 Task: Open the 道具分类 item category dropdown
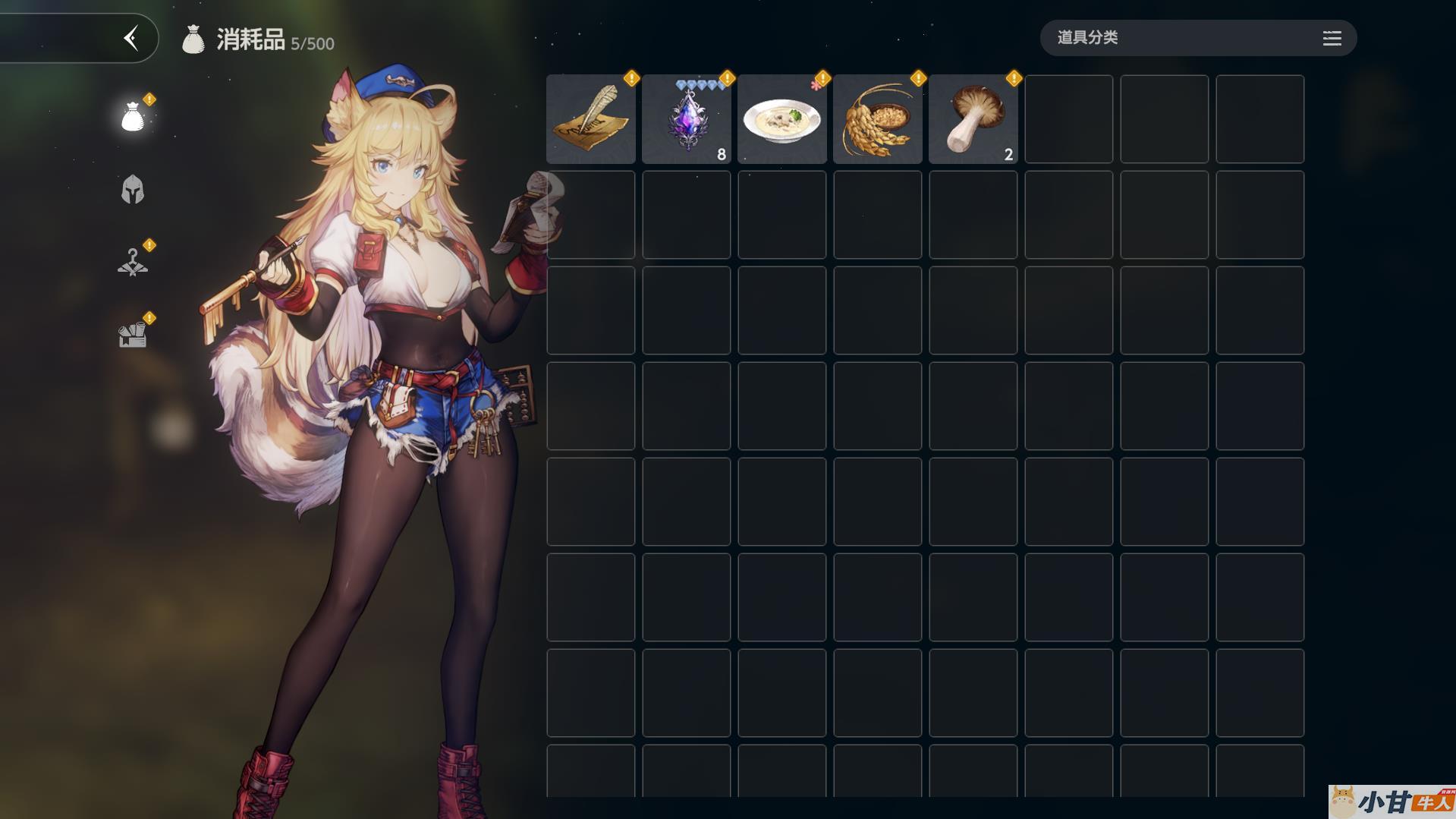click(x=1197, y=38)
